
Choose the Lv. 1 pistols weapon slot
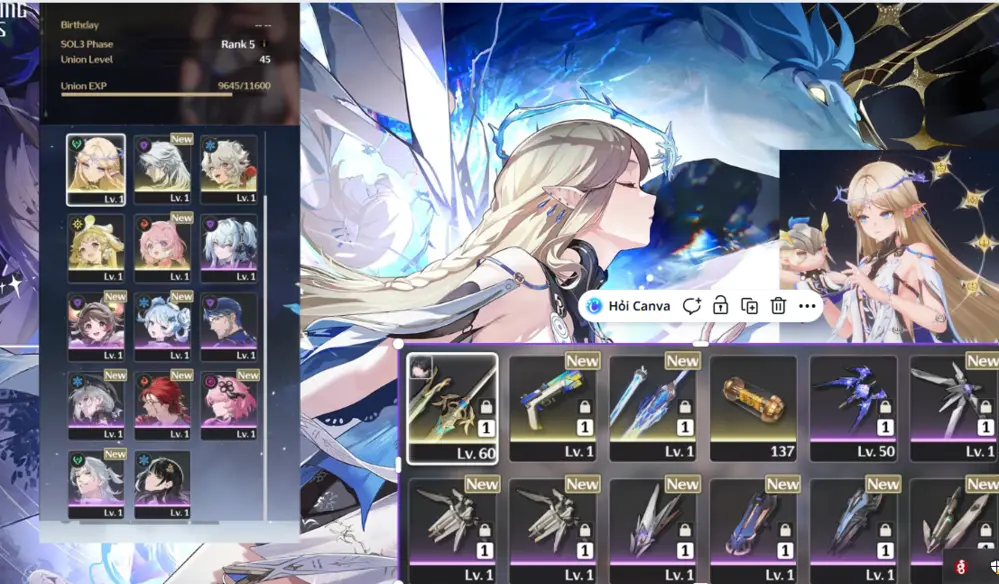553,405
